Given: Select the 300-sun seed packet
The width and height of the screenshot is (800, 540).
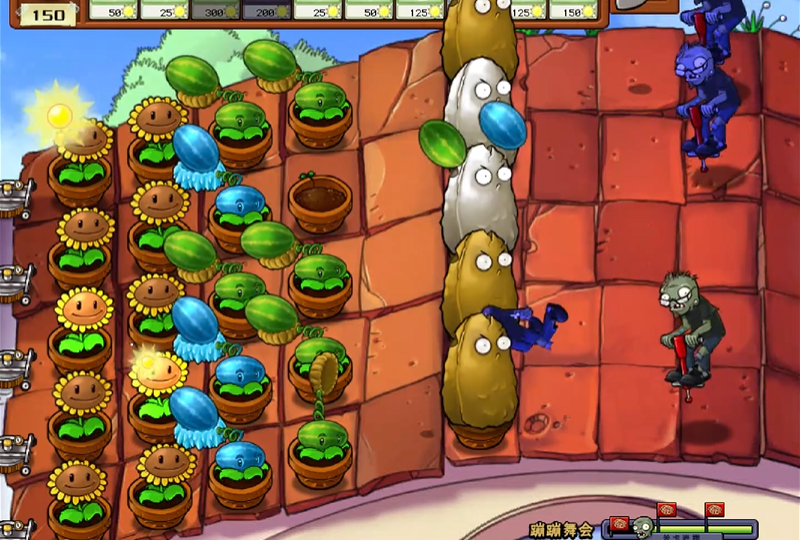Looking at the screenshot, I should click(216, 10).
